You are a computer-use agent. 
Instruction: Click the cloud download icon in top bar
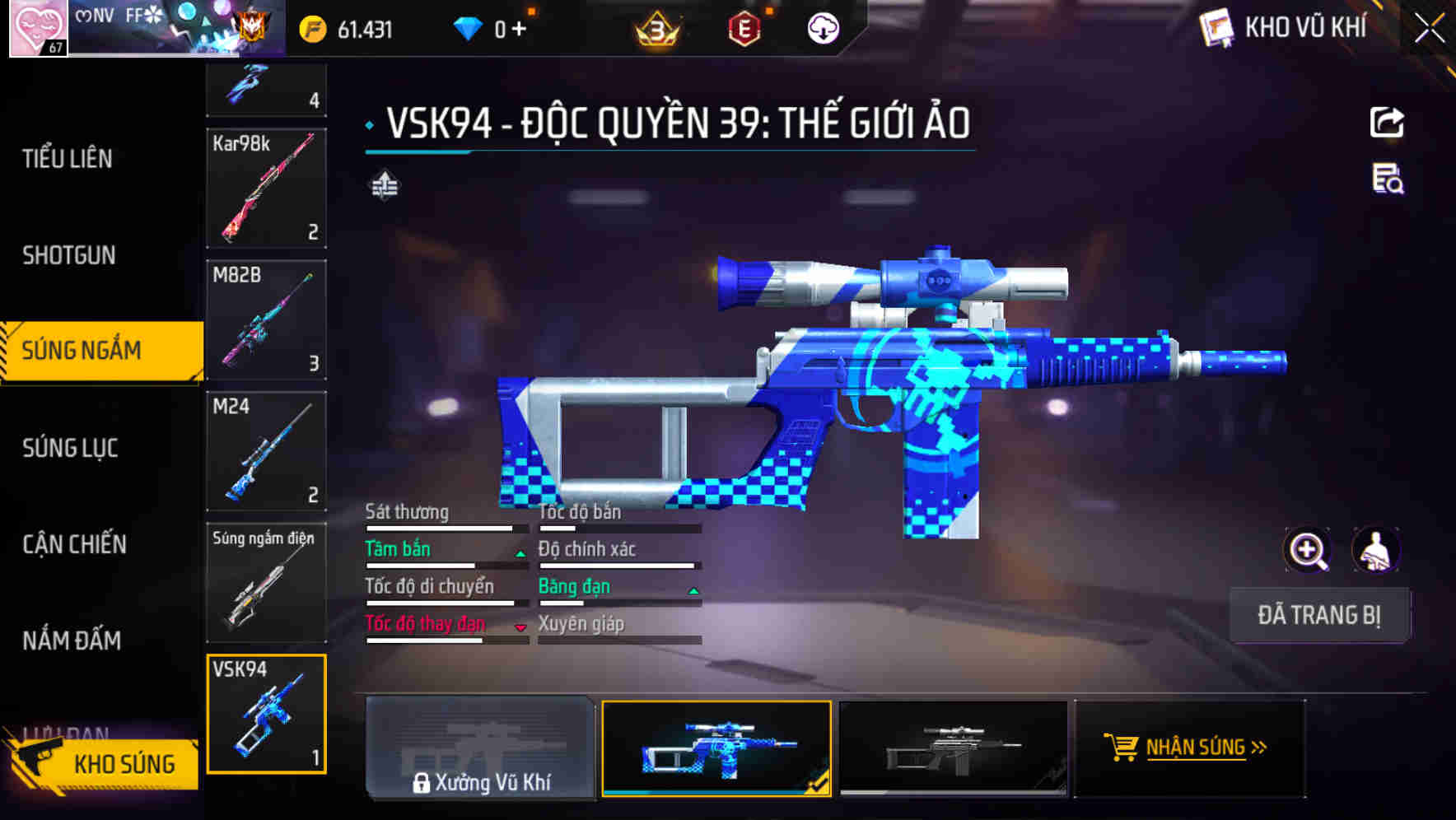(823, 27)
